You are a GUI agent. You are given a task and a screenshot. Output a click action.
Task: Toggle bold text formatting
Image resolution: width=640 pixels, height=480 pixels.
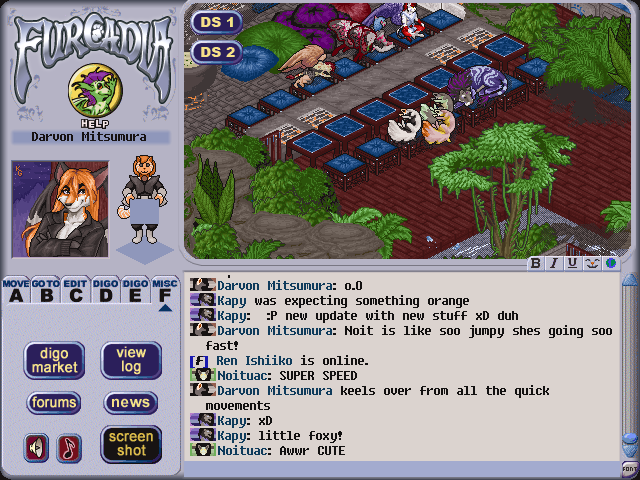click(536, 264)
